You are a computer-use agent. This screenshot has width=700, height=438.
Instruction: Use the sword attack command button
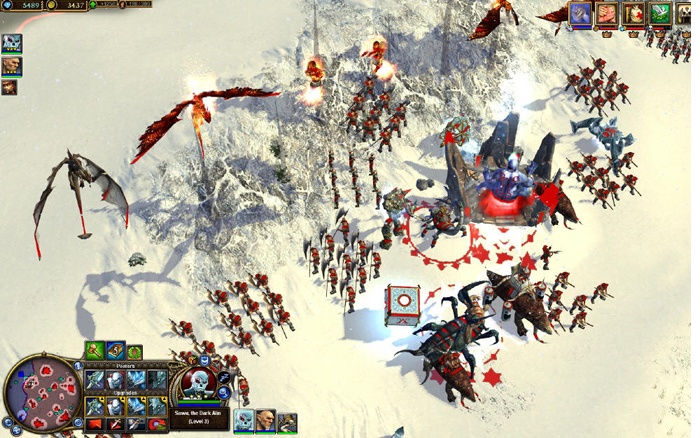point(115,423)
